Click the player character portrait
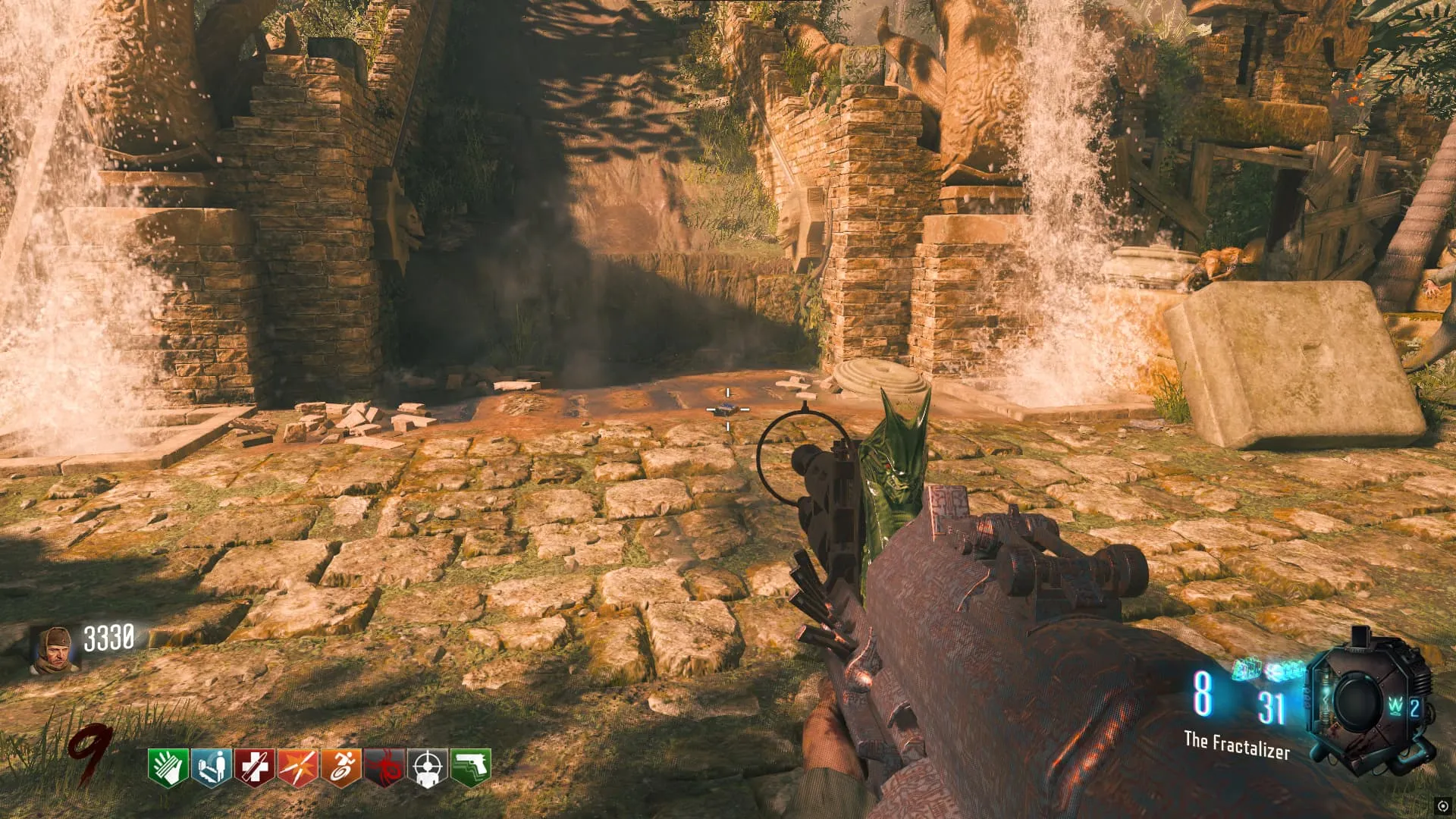This screenshot has height=819, width=1456. point(51,650)
